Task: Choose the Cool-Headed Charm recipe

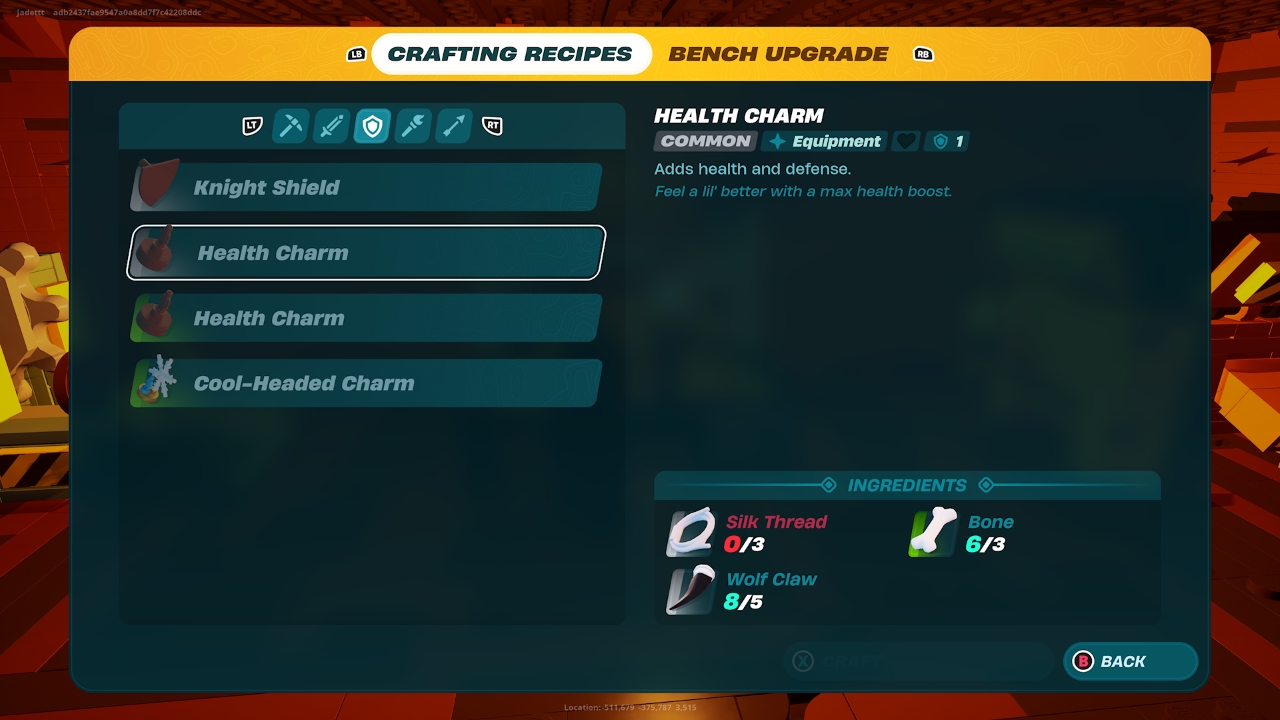Action: coord(366,384)
